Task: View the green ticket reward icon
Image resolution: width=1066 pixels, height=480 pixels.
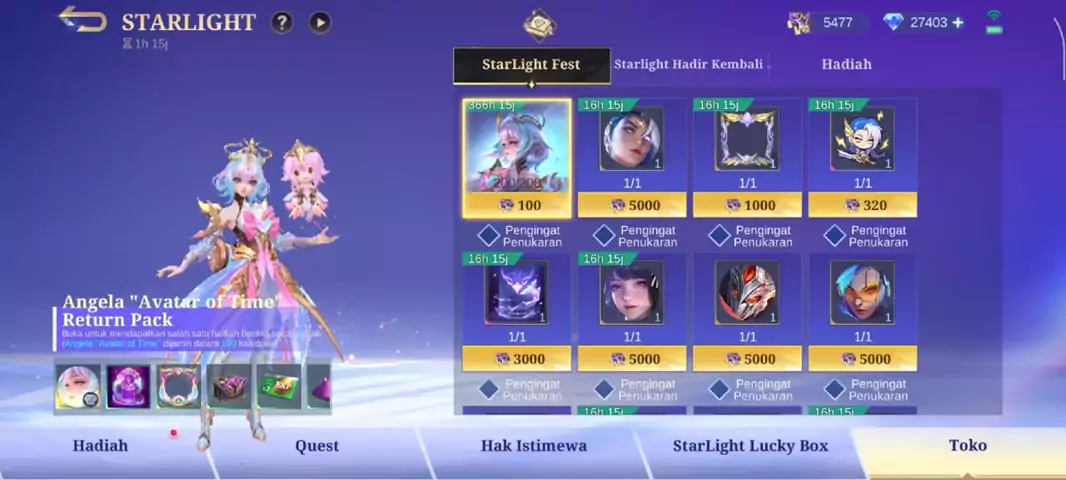Action: coord(279,386)
